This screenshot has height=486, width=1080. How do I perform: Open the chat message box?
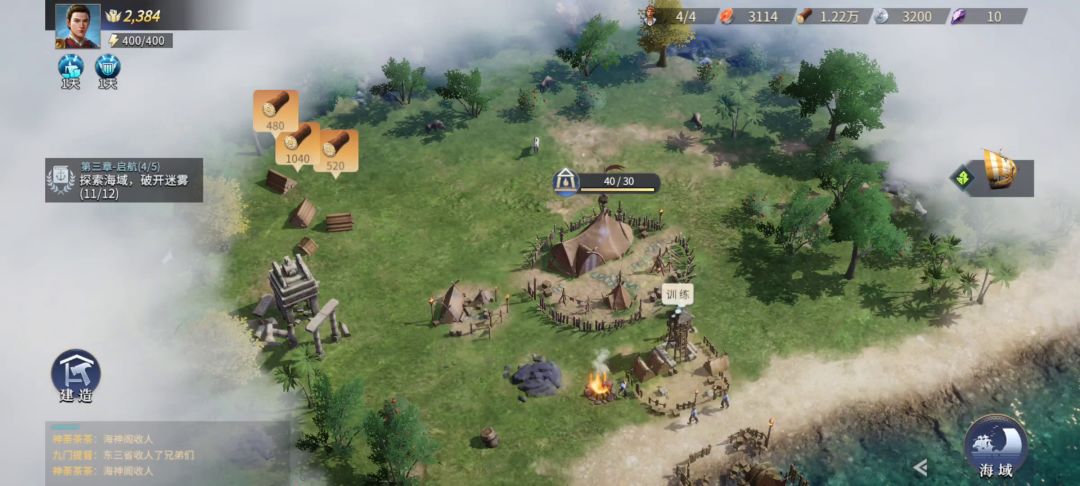(165, 454)
